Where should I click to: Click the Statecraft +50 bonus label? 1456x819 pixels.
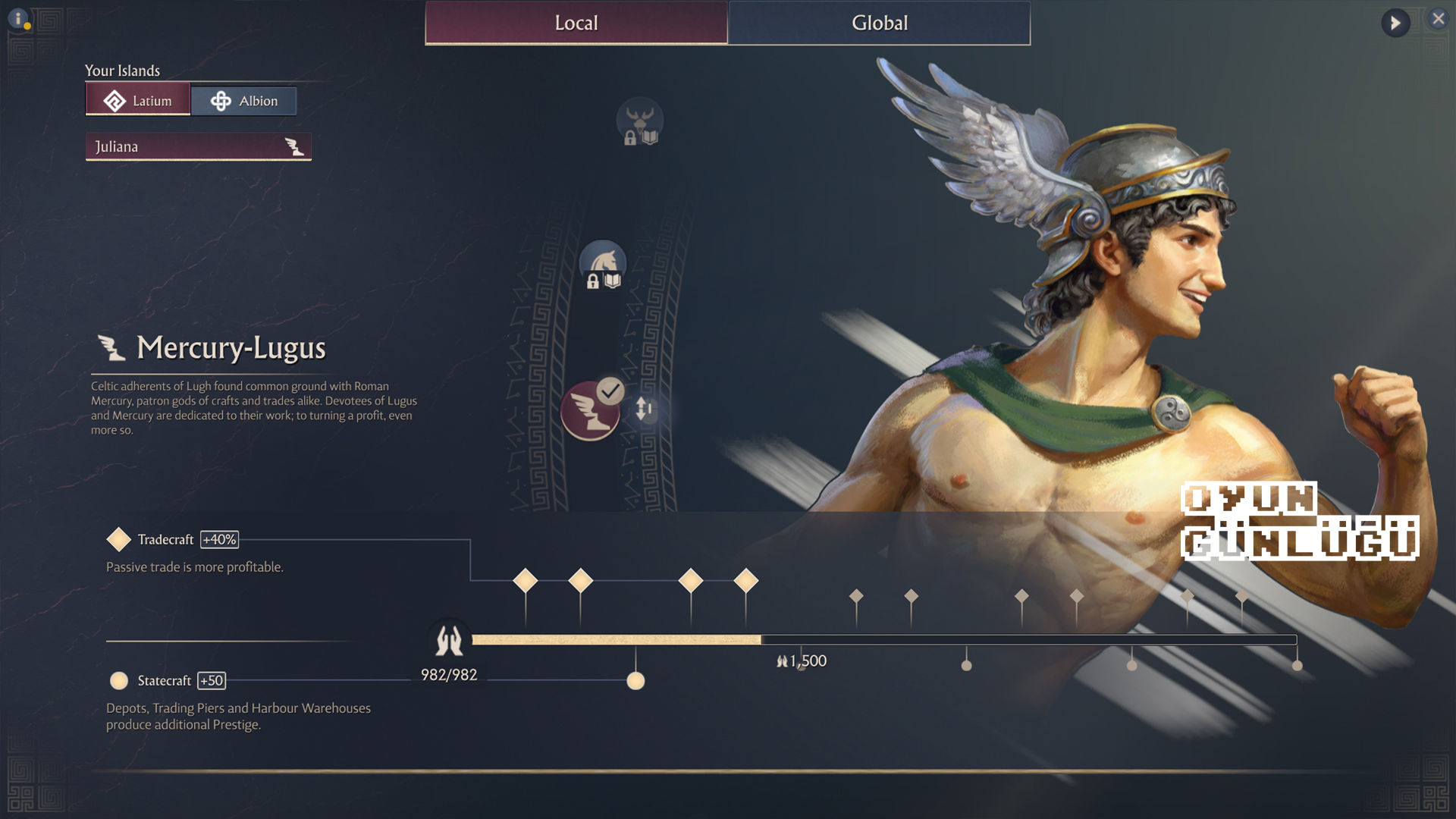coord(212,681)
